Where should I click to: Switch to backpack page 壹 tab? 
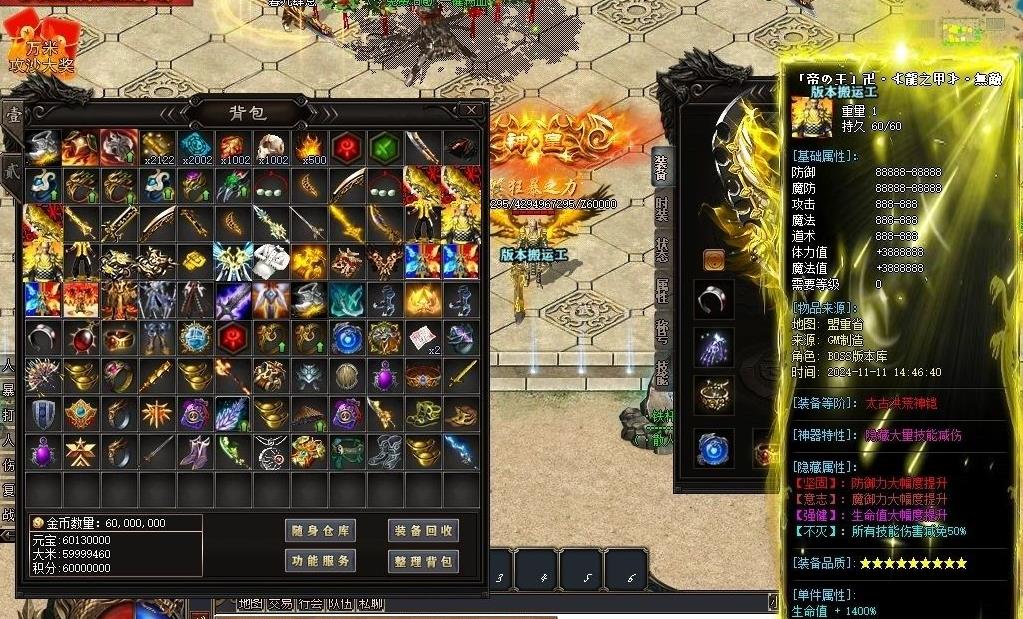tap(13, 115)
